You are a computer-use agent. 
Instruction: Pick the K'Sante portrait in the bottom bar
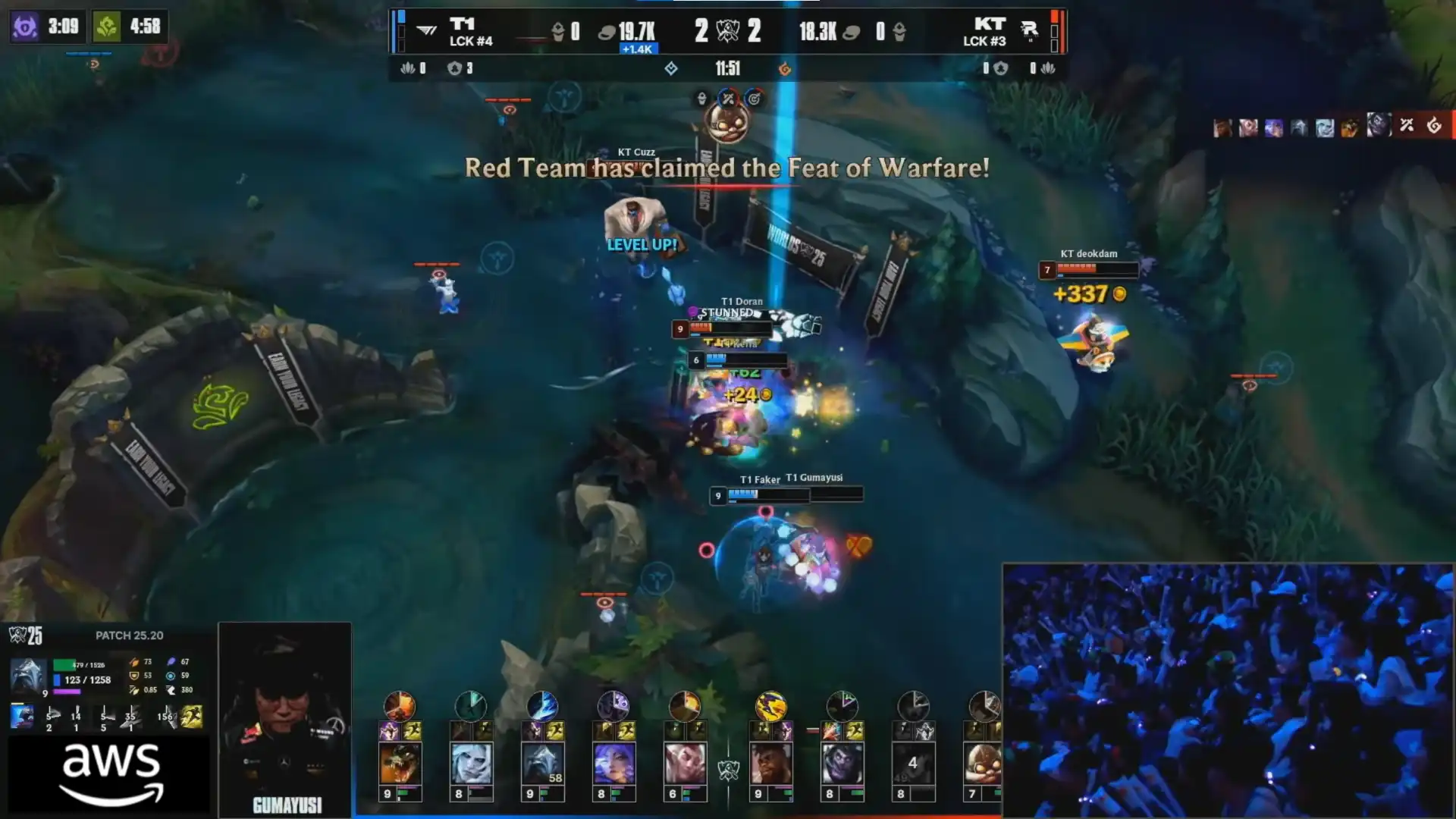tap(770, 763)
